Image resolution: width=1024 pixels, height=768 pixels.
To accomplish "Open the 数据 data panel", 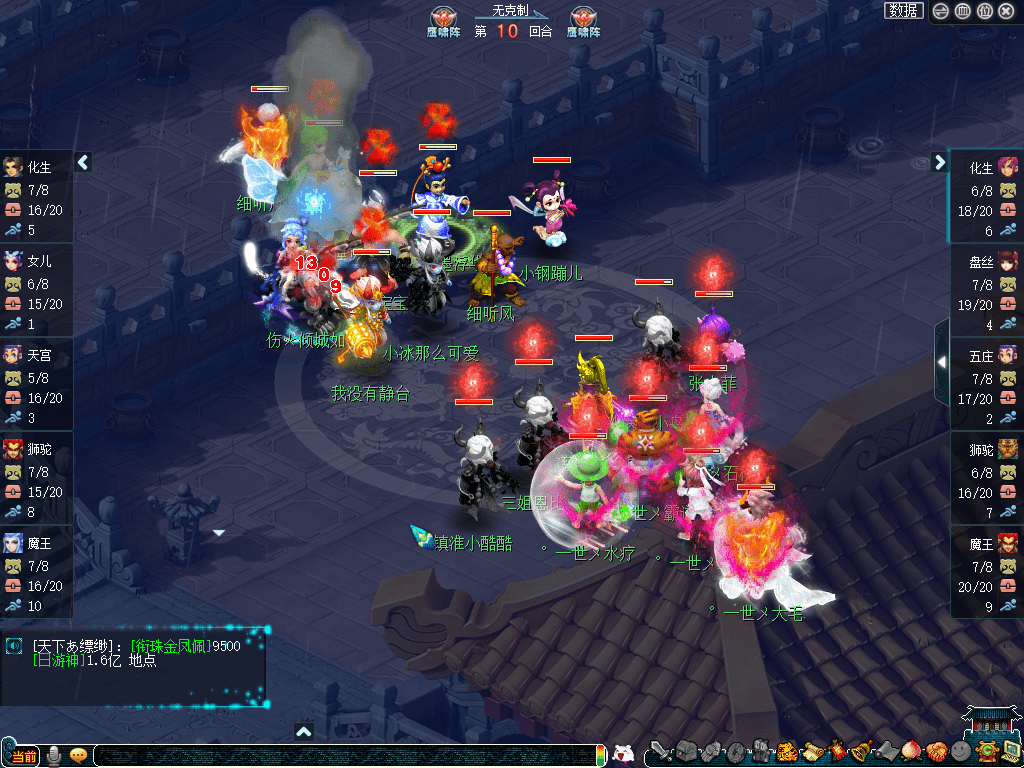I will point(903,10).
